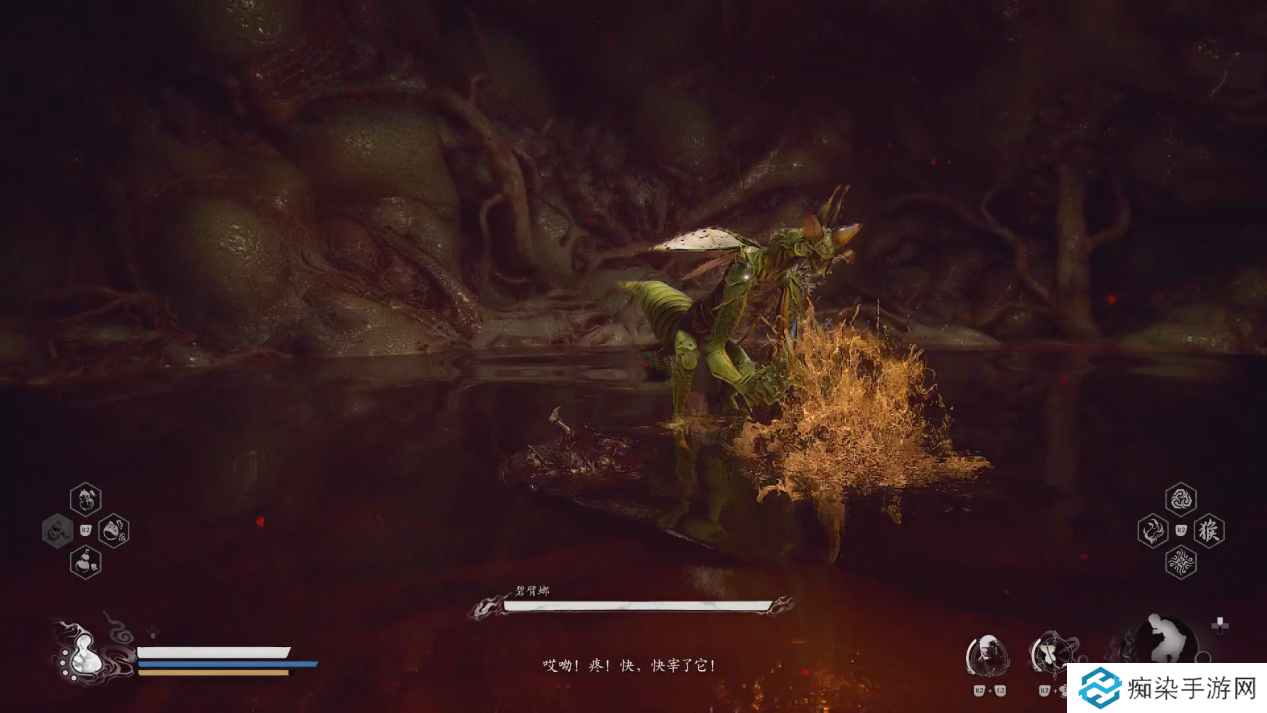The image size is (1267, 713).
Task: Trigger the spirit skill head portrait
Action: click(987, 655)
